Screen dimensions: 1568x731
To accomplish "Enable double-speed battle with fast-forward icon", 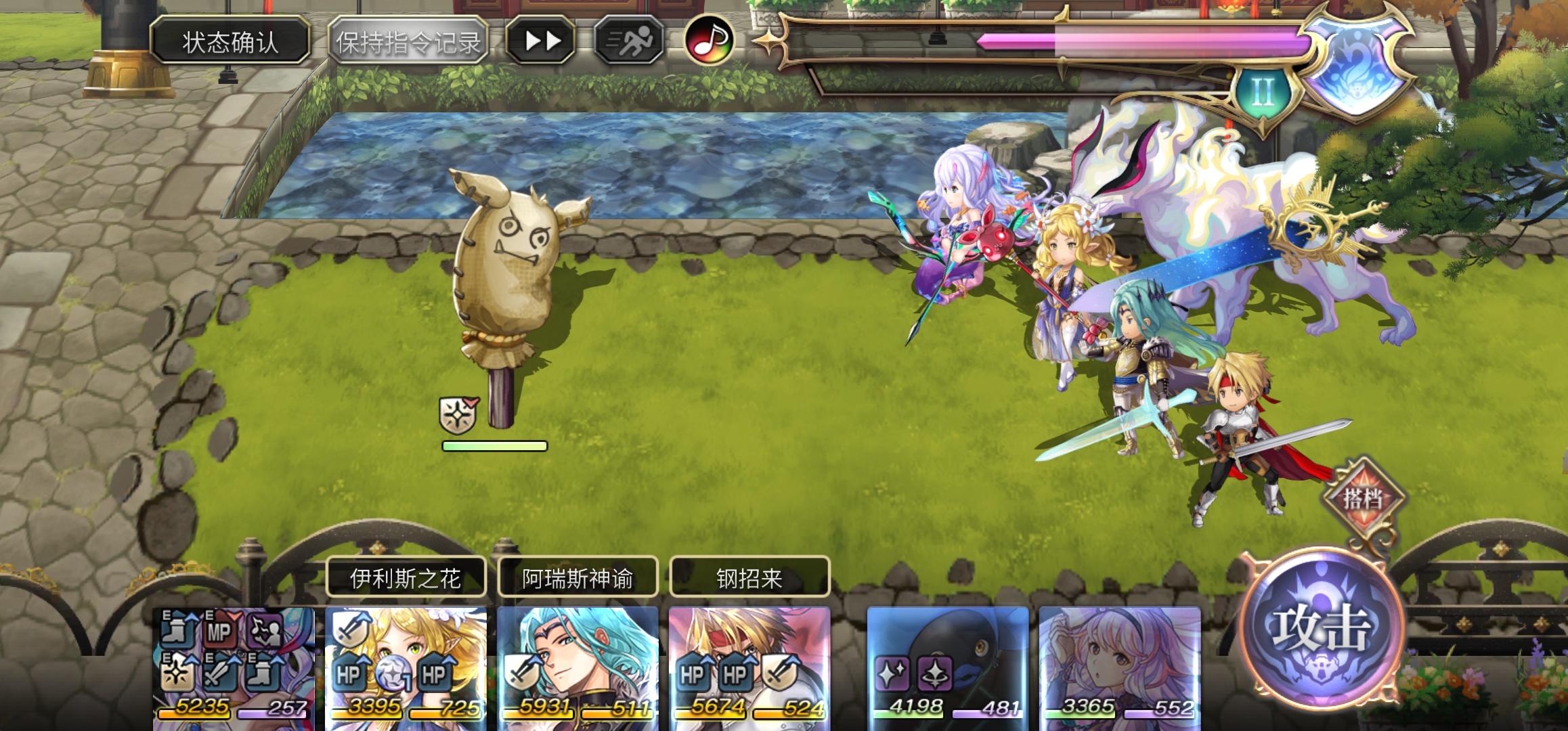I will click(x=540, y=40).
